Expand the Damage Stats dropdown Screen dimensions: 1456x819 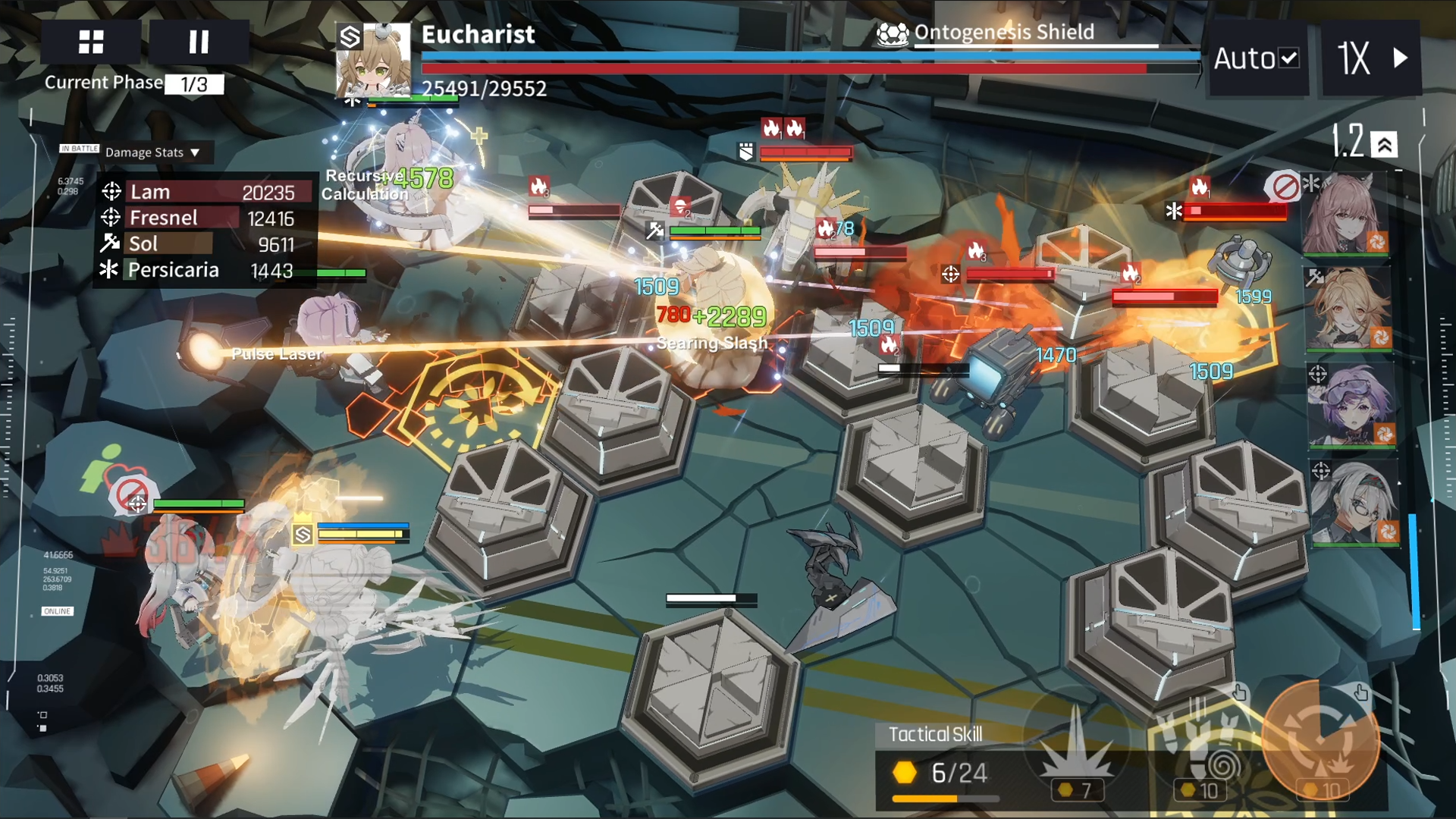(x=152, y=152)
